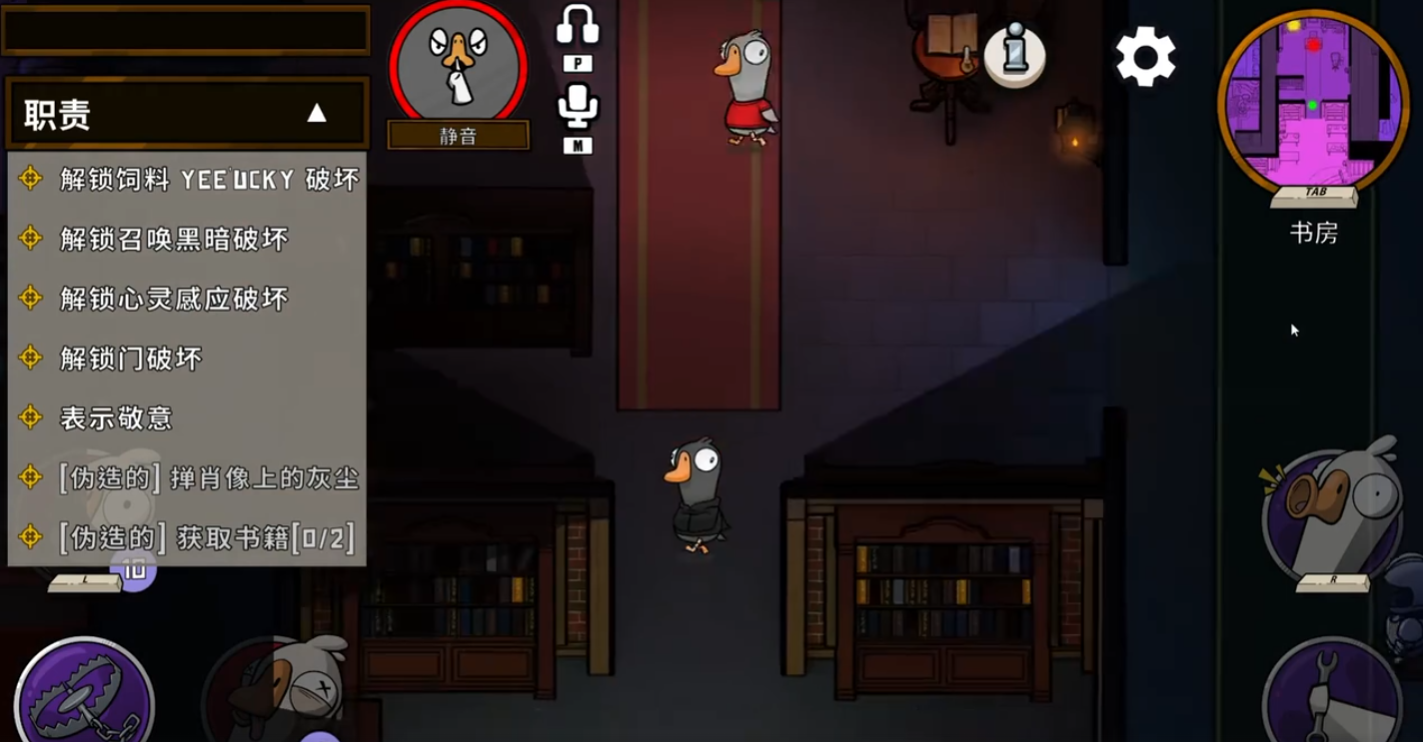Click the red-ring player avatar circle
1423x742 pixels.
[458, 62]
